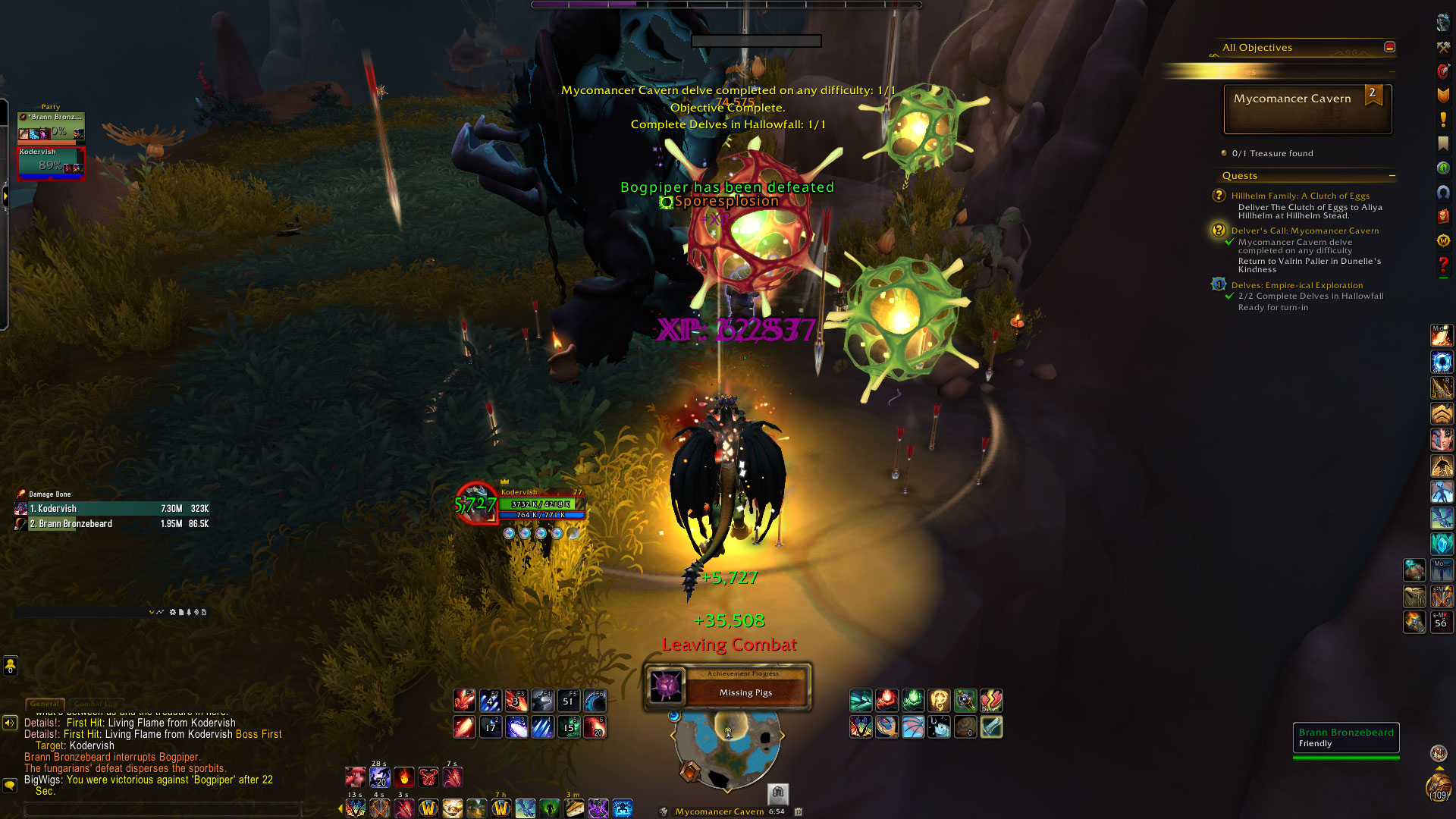Open the Missing Pigs achievement progress alert
Screen dimensions: 1456x819
pyautogui.click(x=727, y=687)
